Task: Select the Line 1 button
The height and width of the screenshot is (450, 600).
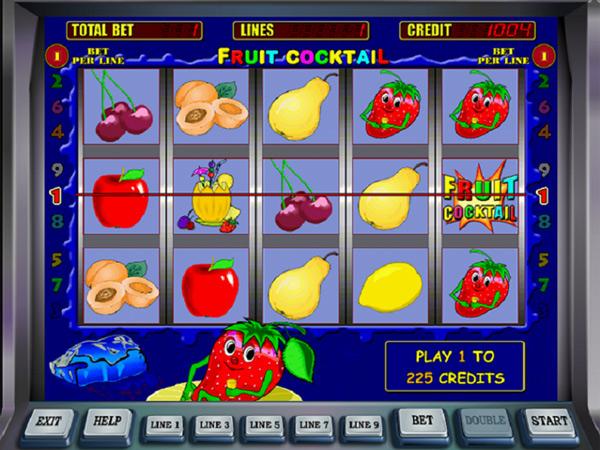Action: (163, 425)
